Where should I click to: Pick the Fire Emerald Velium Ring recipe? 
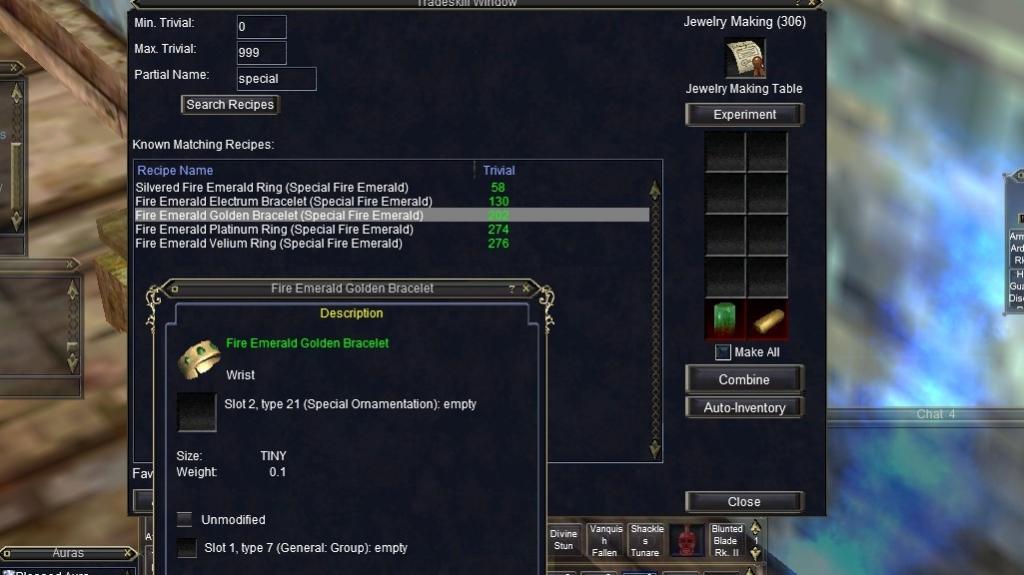268,244
